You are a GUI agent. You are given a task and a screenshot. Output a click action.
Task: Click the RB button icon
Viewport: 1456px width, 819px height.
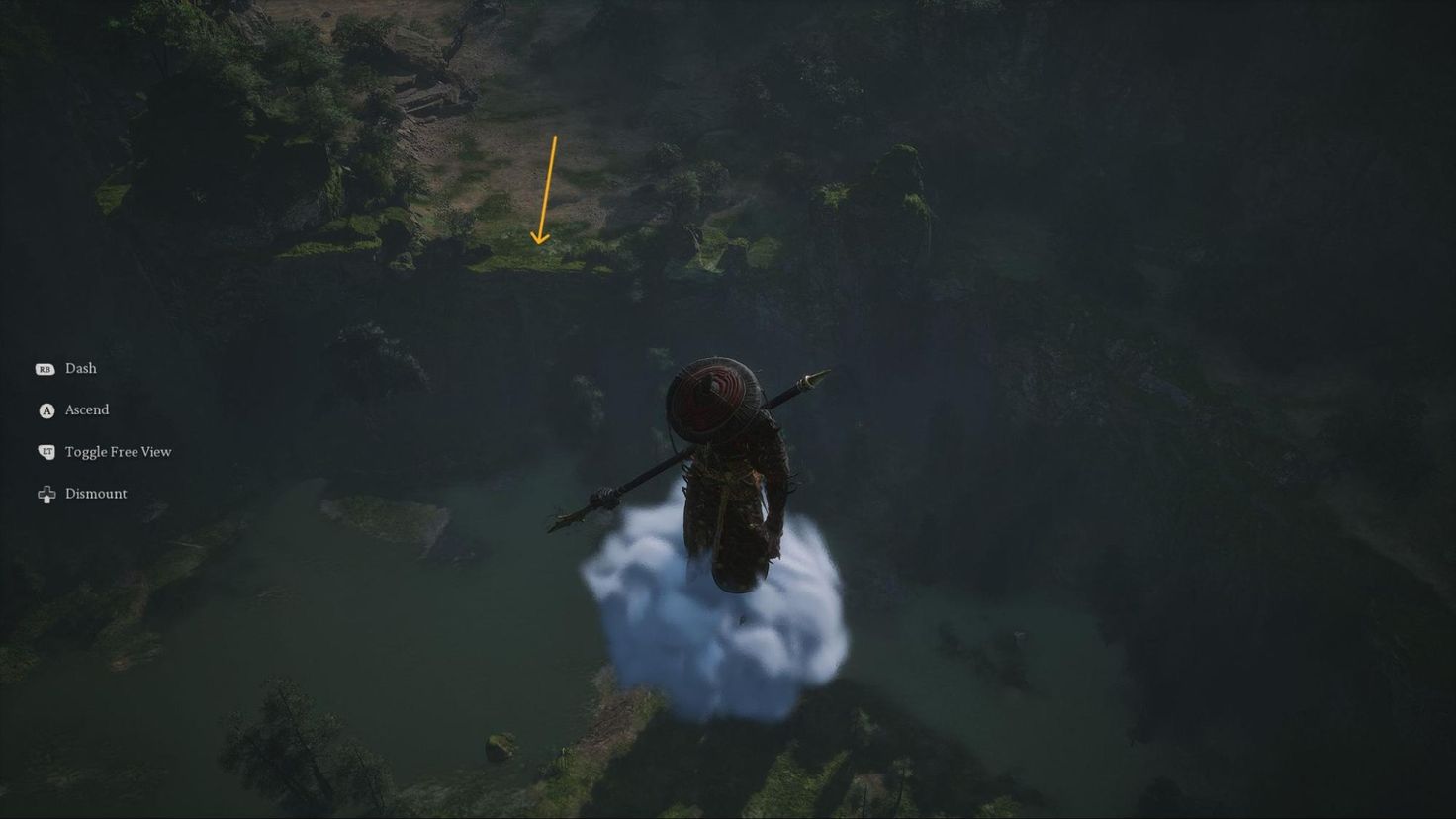tap(45, 368)
